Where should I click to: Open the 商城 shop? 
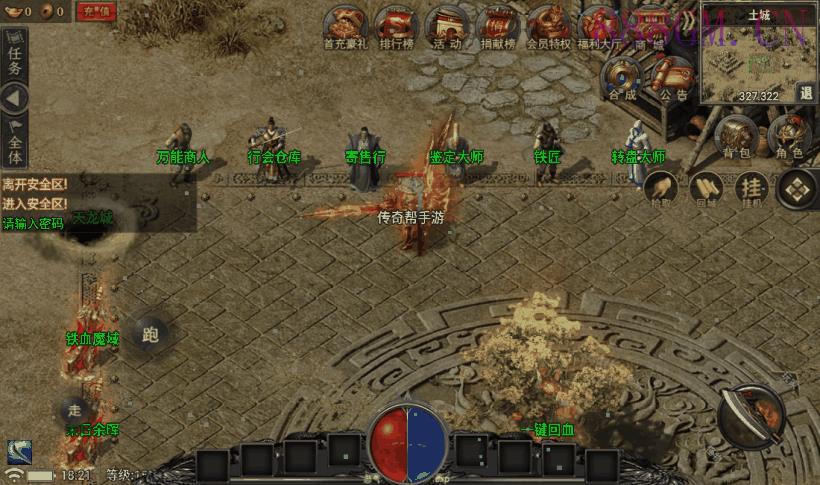click(650, 25)
